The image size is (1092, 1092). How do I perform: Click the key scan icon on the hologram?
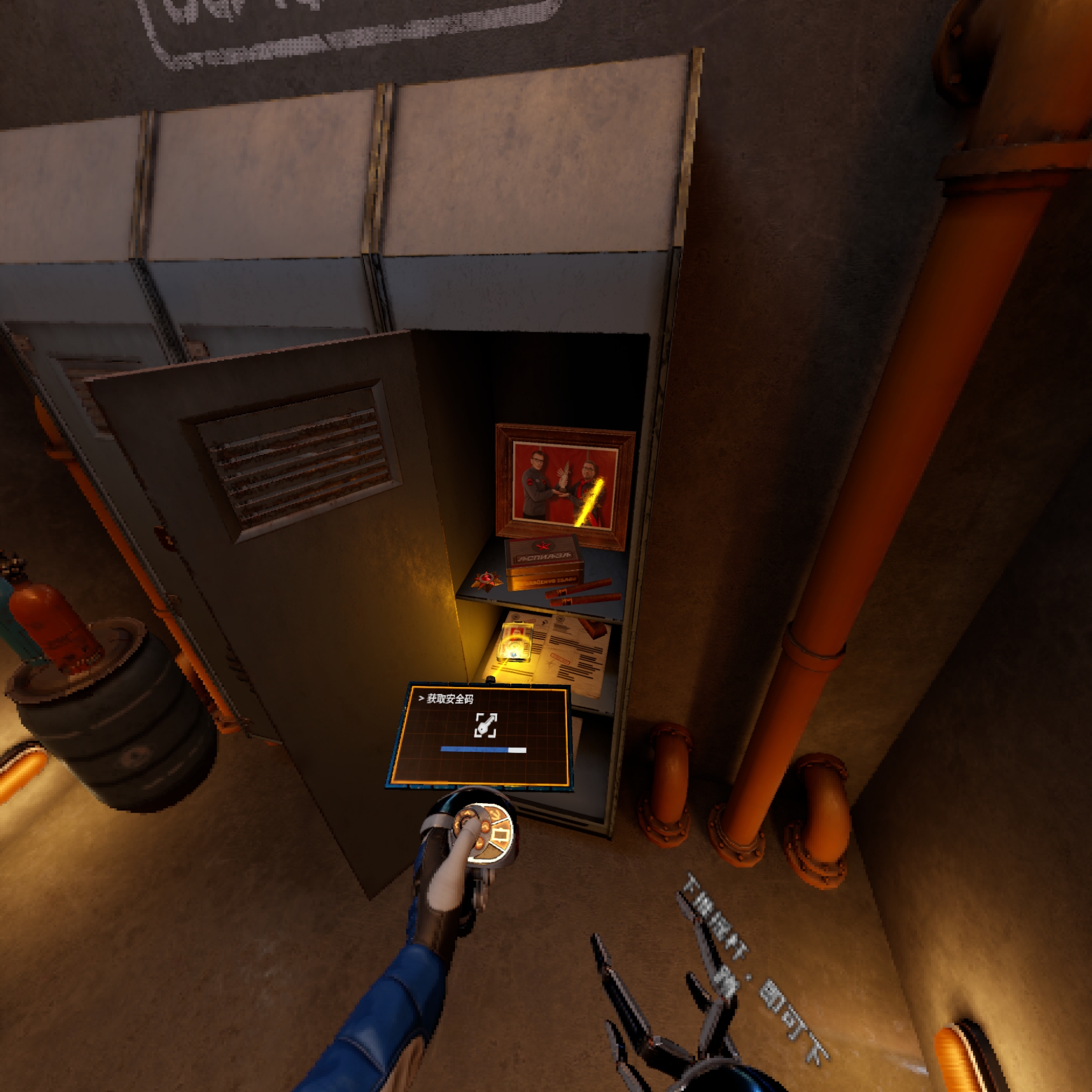pos(486,725)
